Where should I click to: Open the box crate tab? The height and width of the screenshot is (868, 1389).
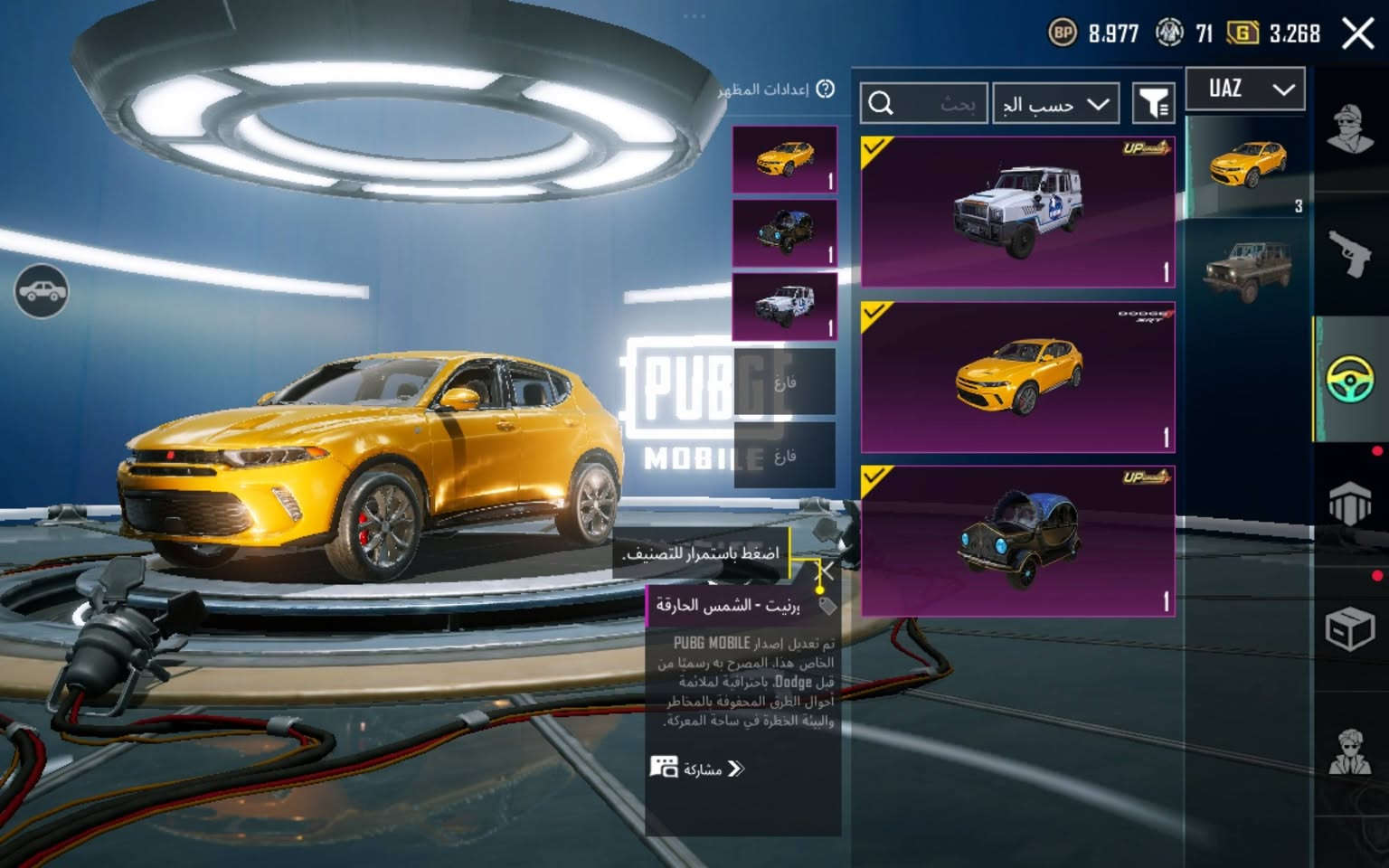[x=1350, y=627]
